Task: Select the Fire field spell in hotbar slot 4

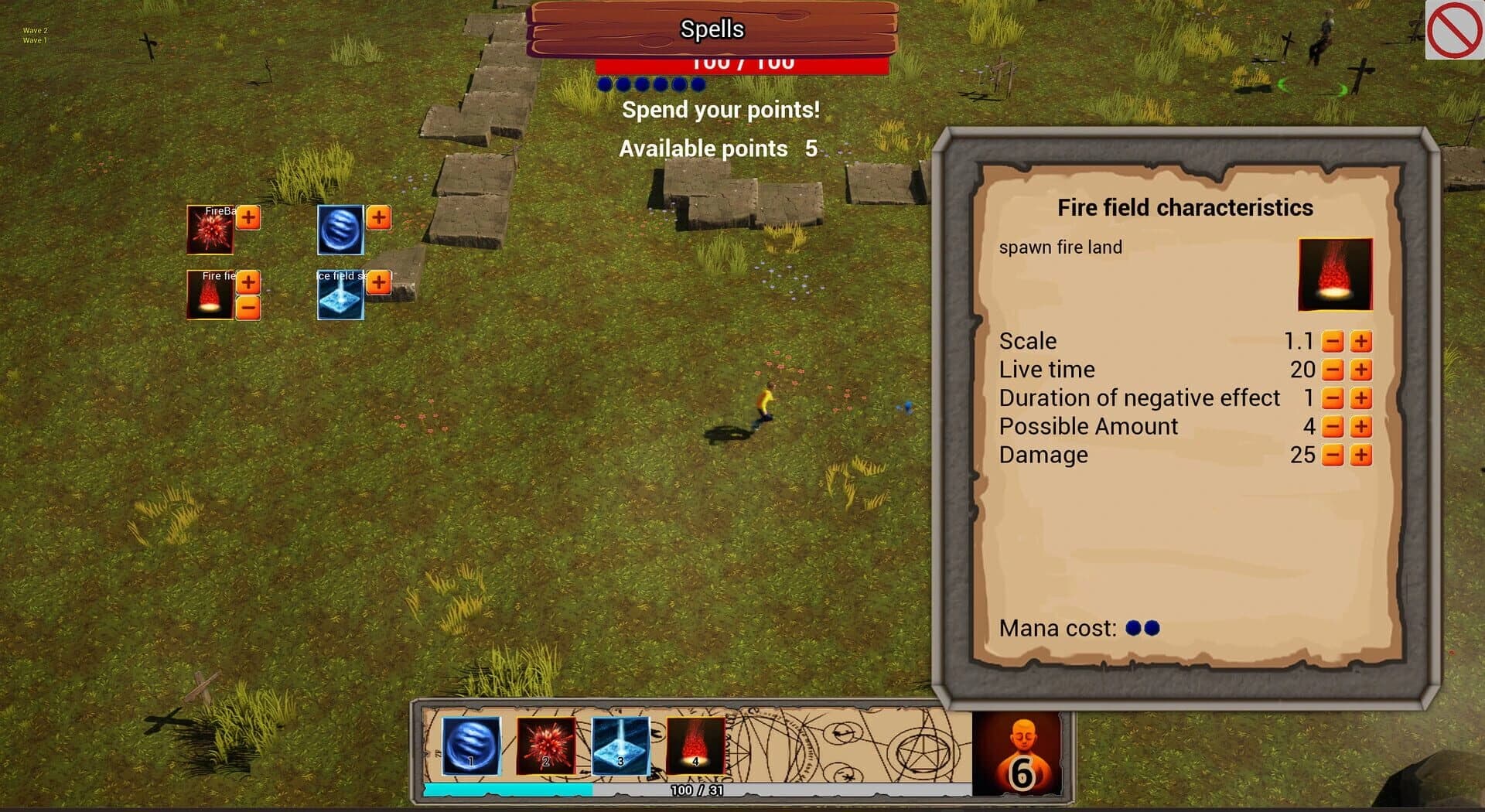Action: coord(695,745)
